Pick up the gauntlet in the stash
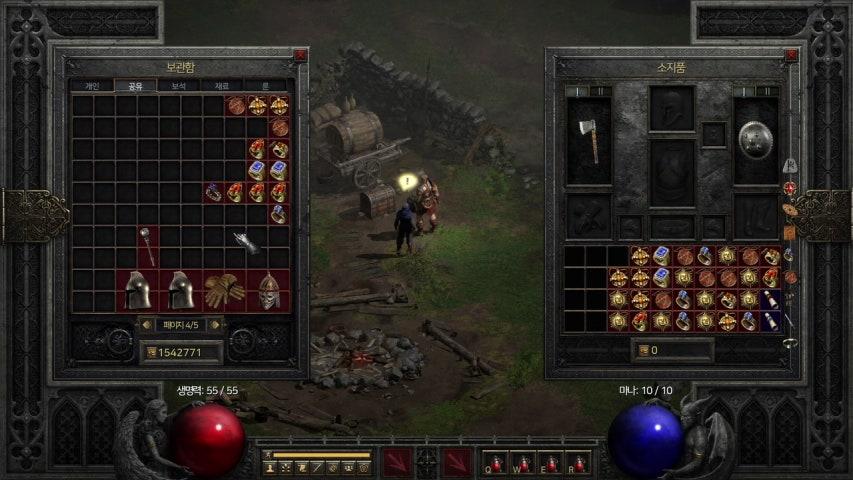 point(246,241)
